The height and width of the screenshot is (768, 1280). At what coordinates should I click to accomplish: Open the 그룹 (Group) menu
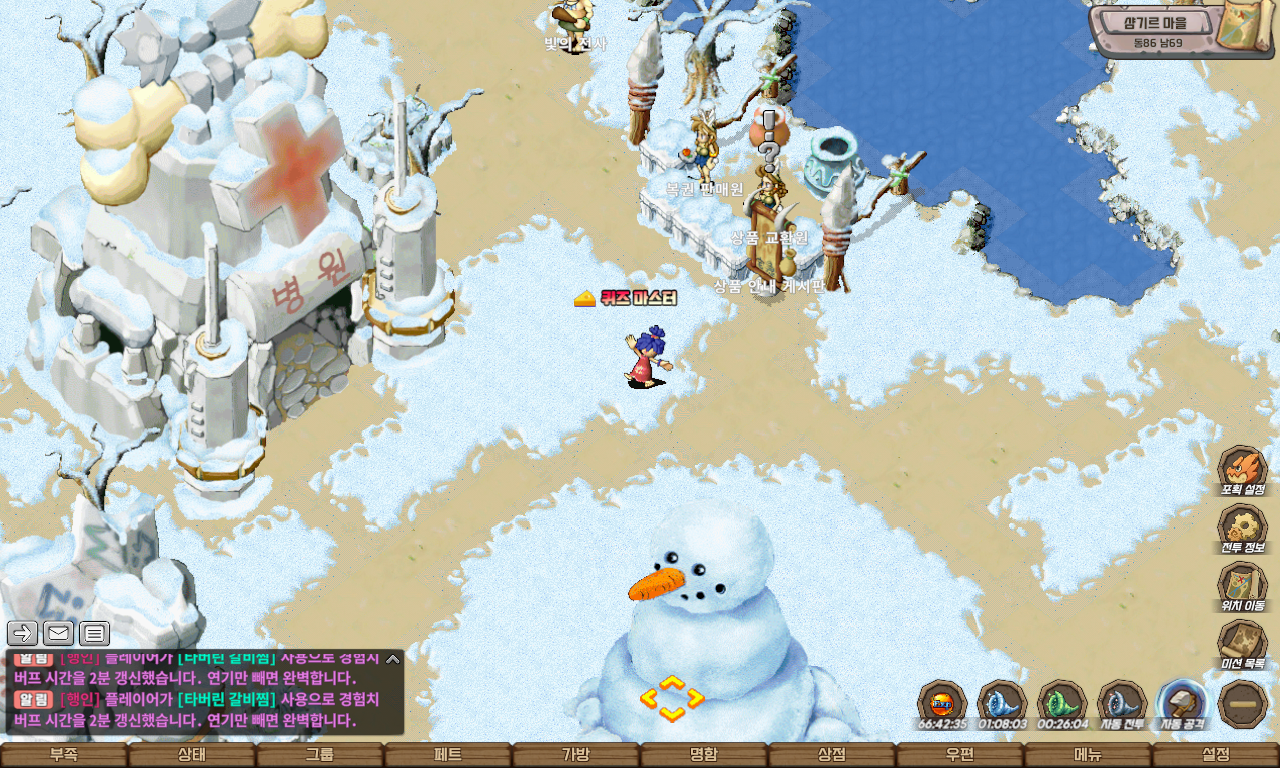pos(320,755)
